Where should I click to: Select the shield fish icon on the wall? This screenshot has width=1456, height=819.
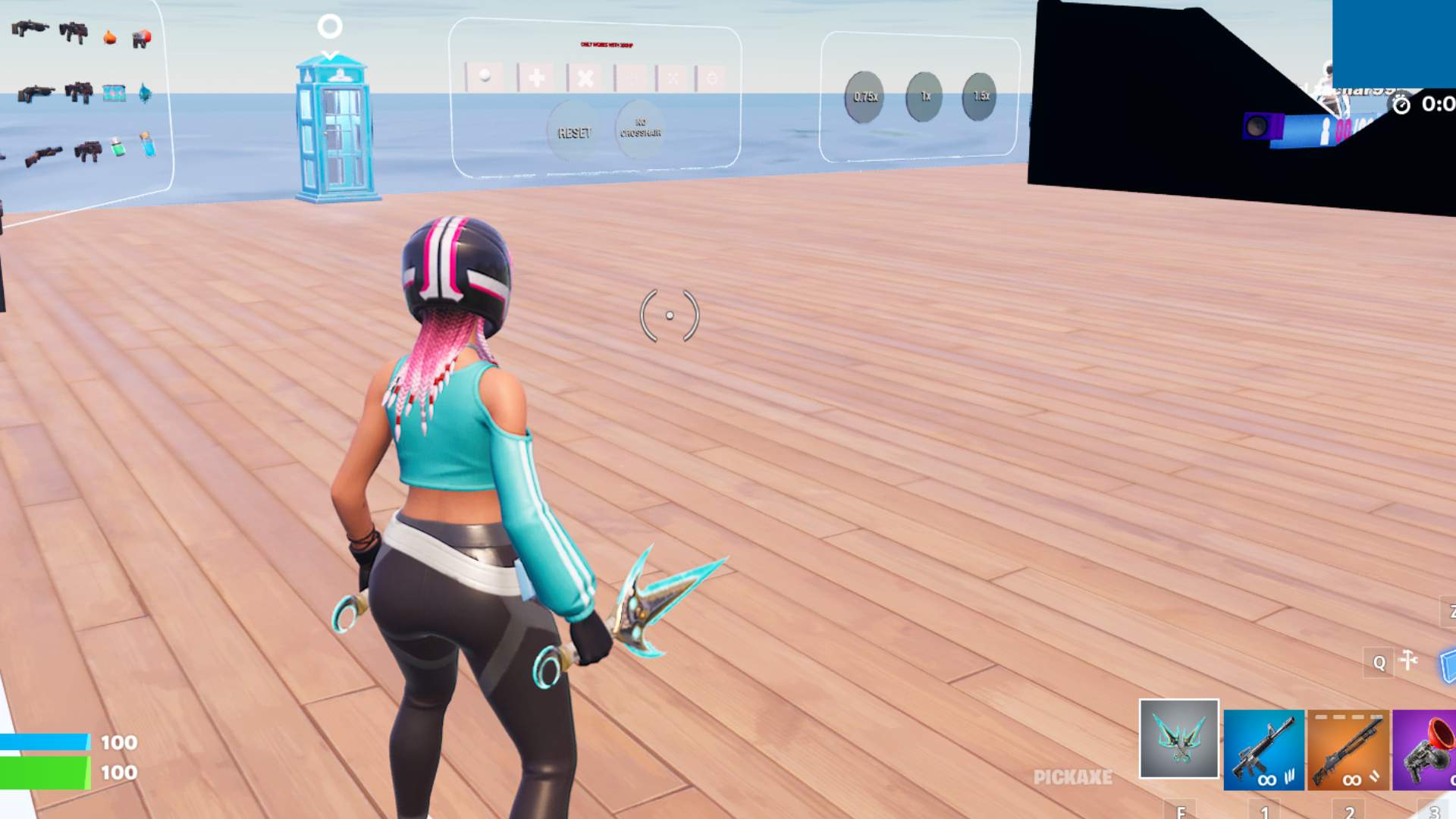pyautogui.click(x=145, y=93)
